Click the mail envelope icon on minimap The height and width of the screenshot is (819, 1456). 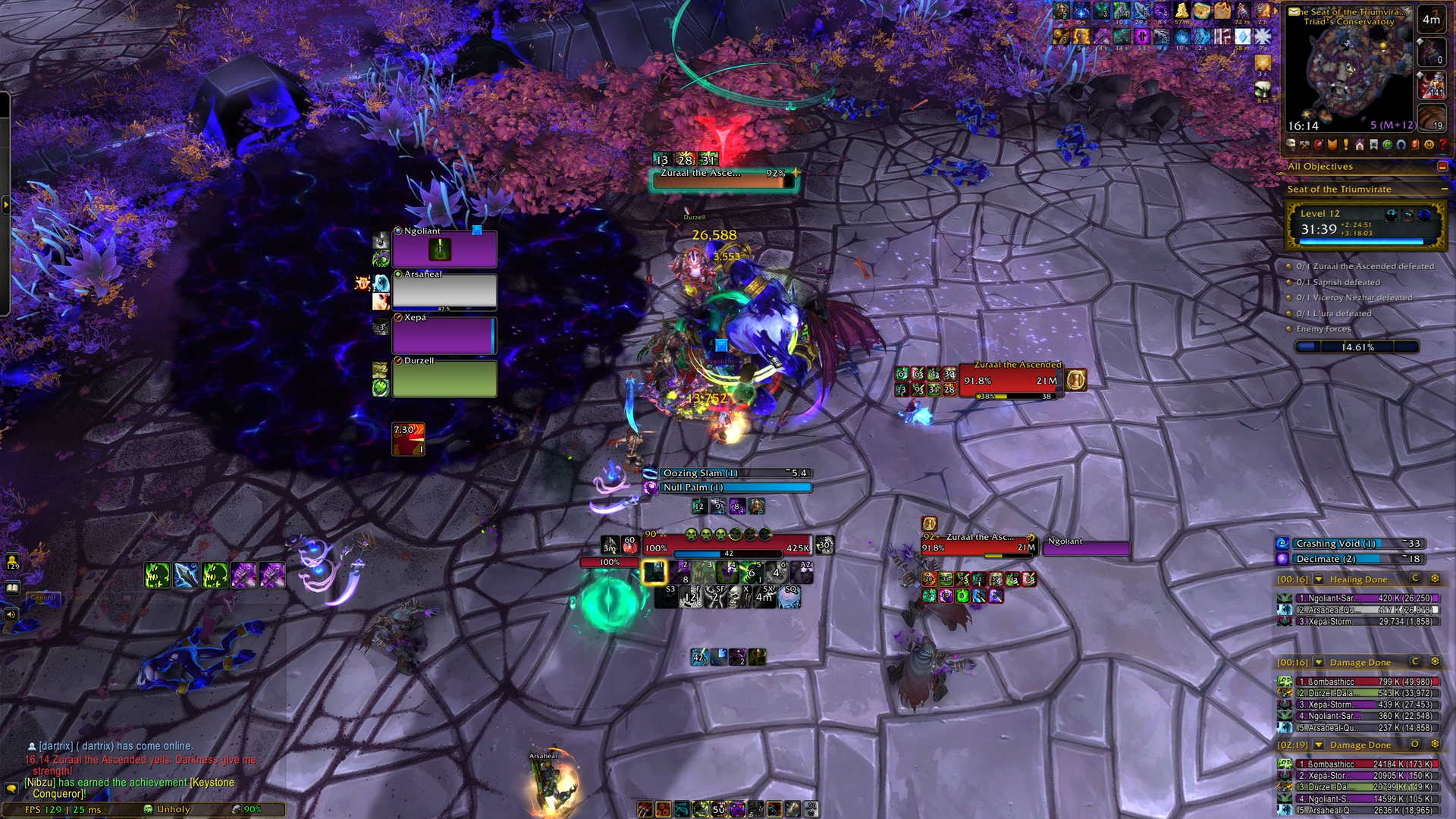1294,11
